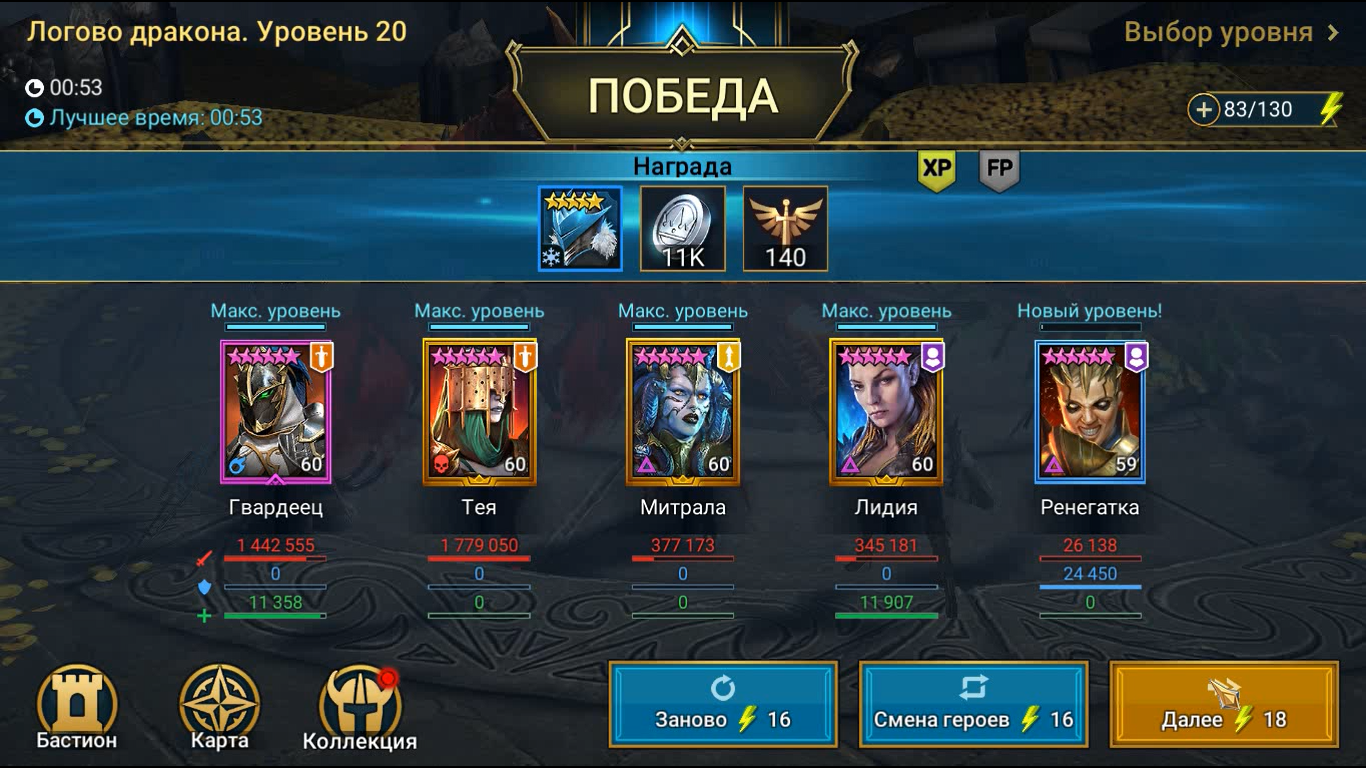Inspect the blue boots artifact reward

pyautogui.click(x=581, y=228)
